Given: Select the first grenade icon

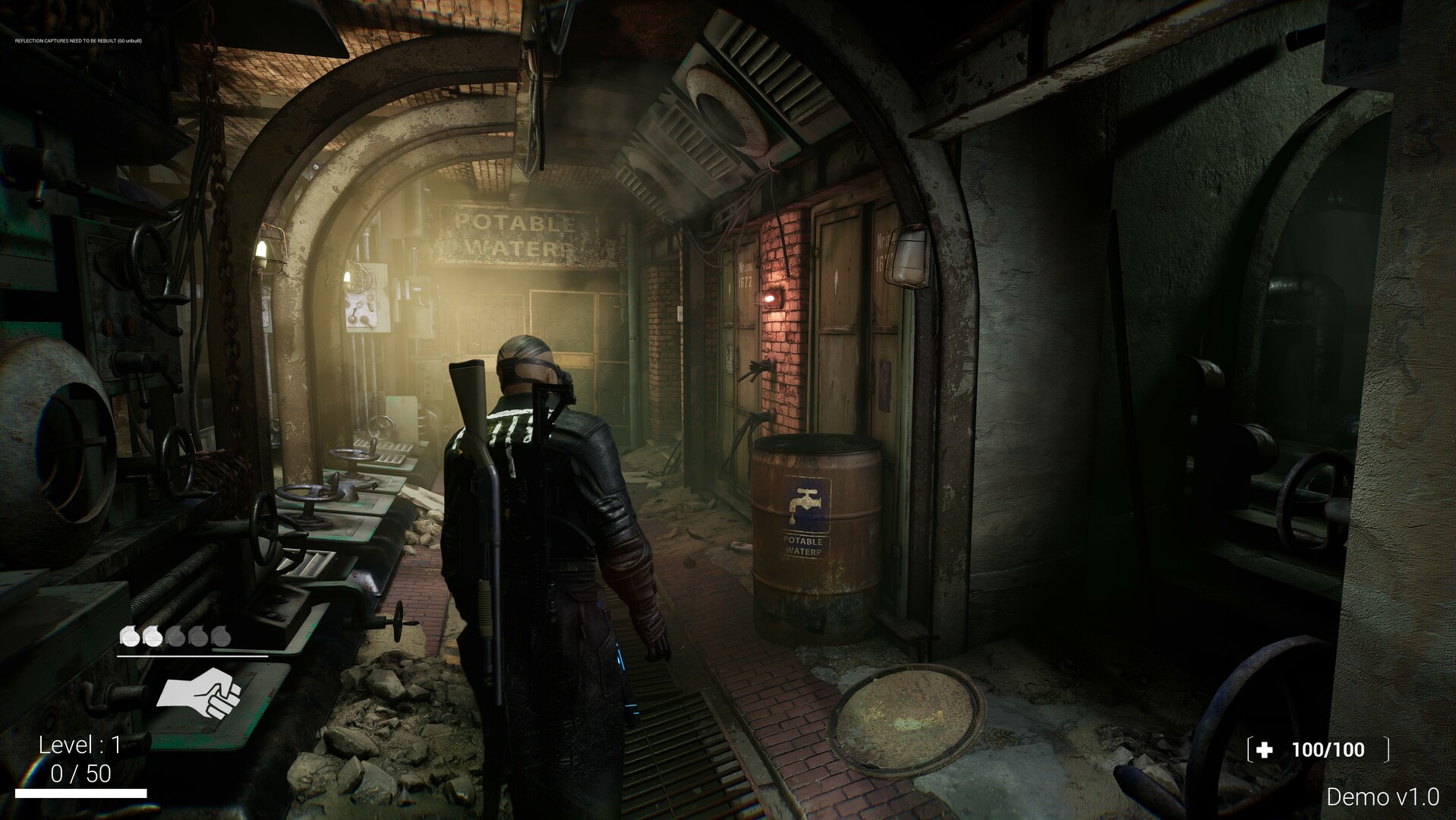Looking at the screenshot, I should [x=130, y=636].
